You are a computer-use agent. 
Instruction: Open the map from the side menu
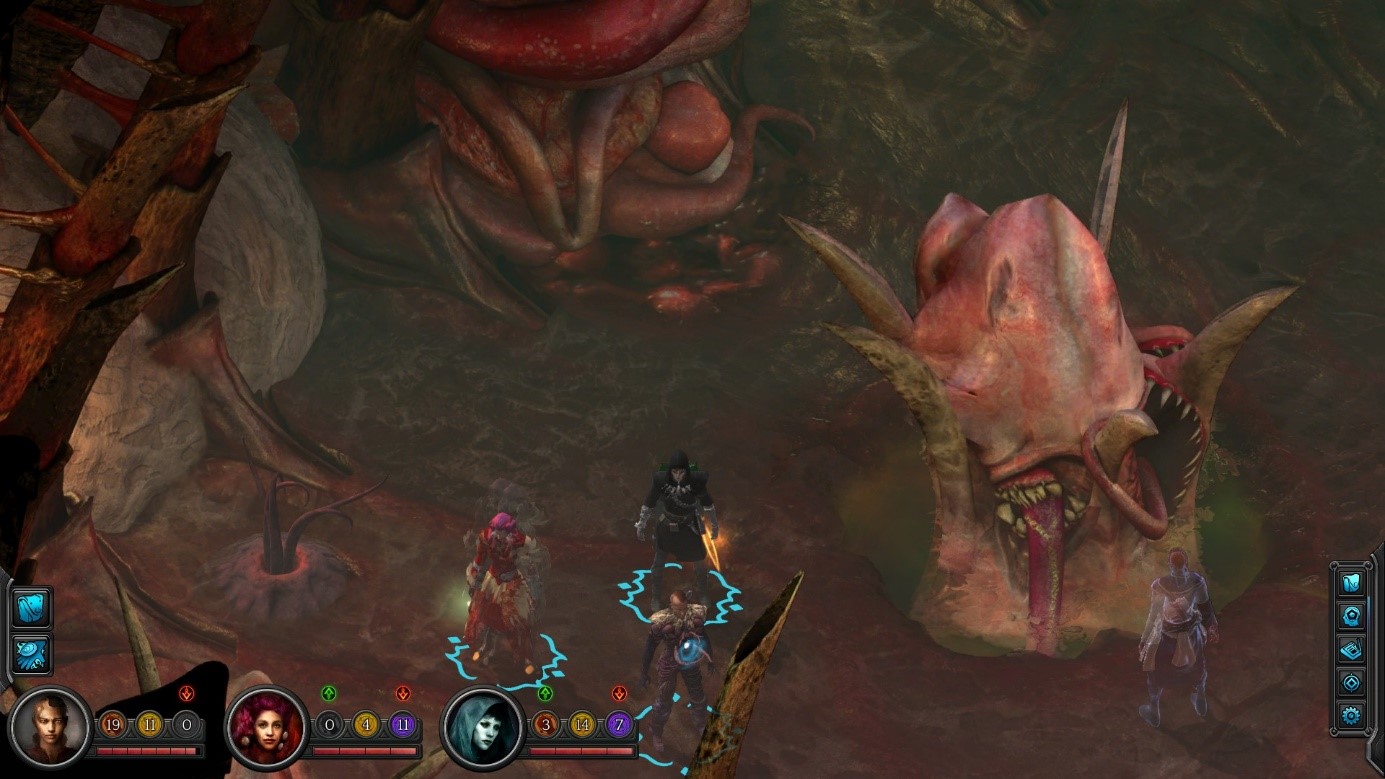coord(1351,583)
